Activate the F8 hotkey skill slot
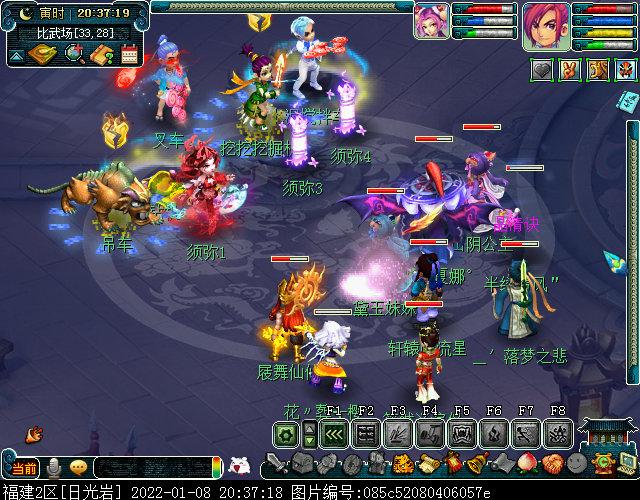The height and width of the screenshot is (500, 640). (558, 434)
